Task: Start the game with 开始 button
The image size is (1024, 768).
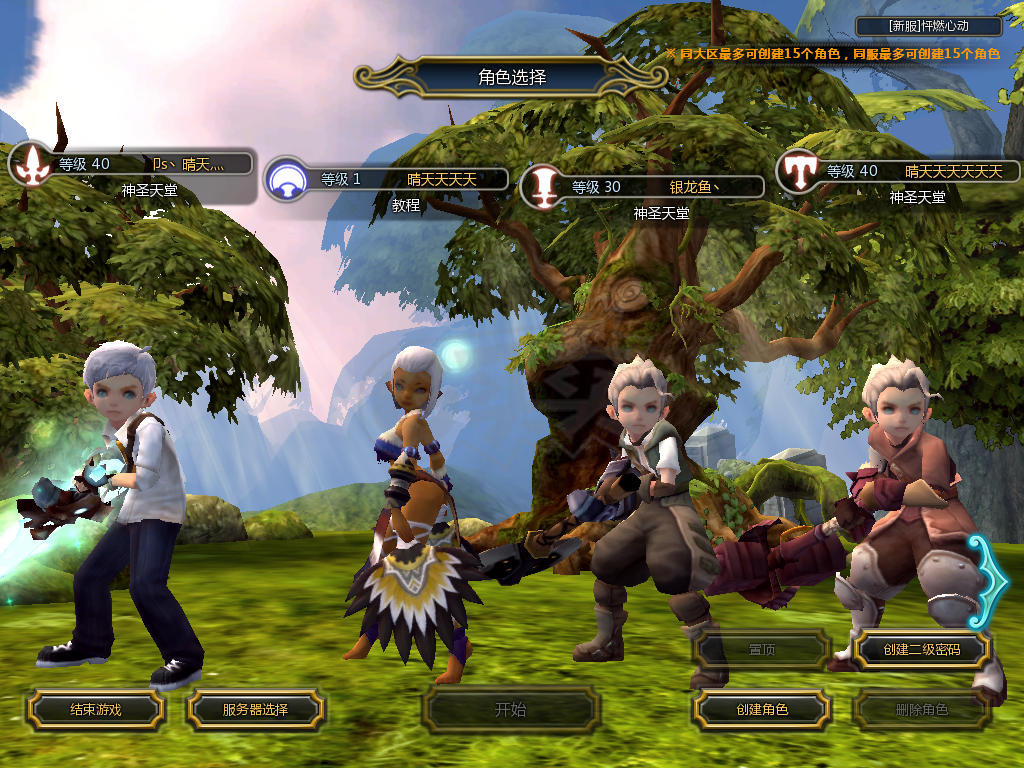Action: pyautogui.click(x=510, y=710)
